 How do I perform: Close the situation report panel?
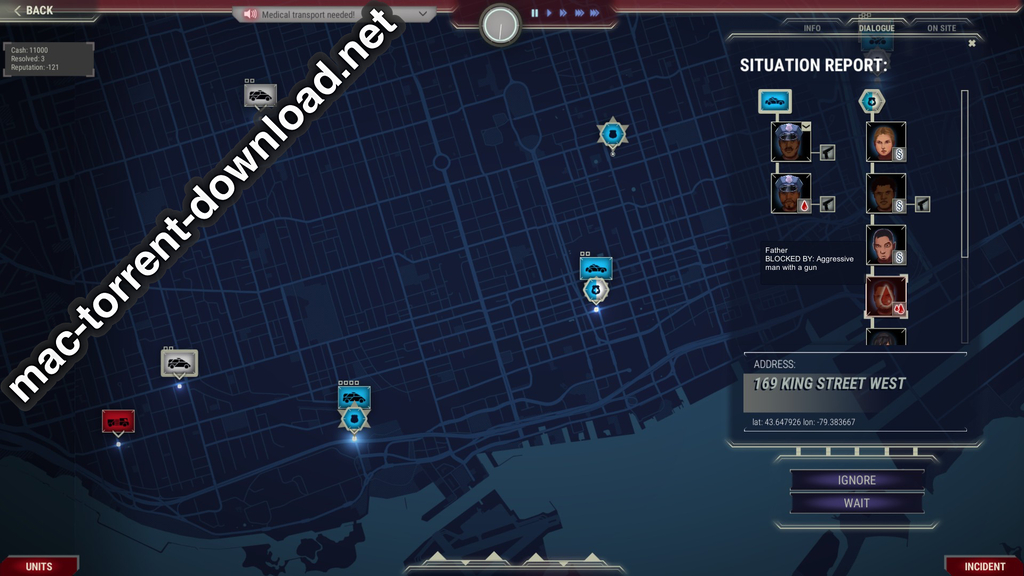(972, 43)
